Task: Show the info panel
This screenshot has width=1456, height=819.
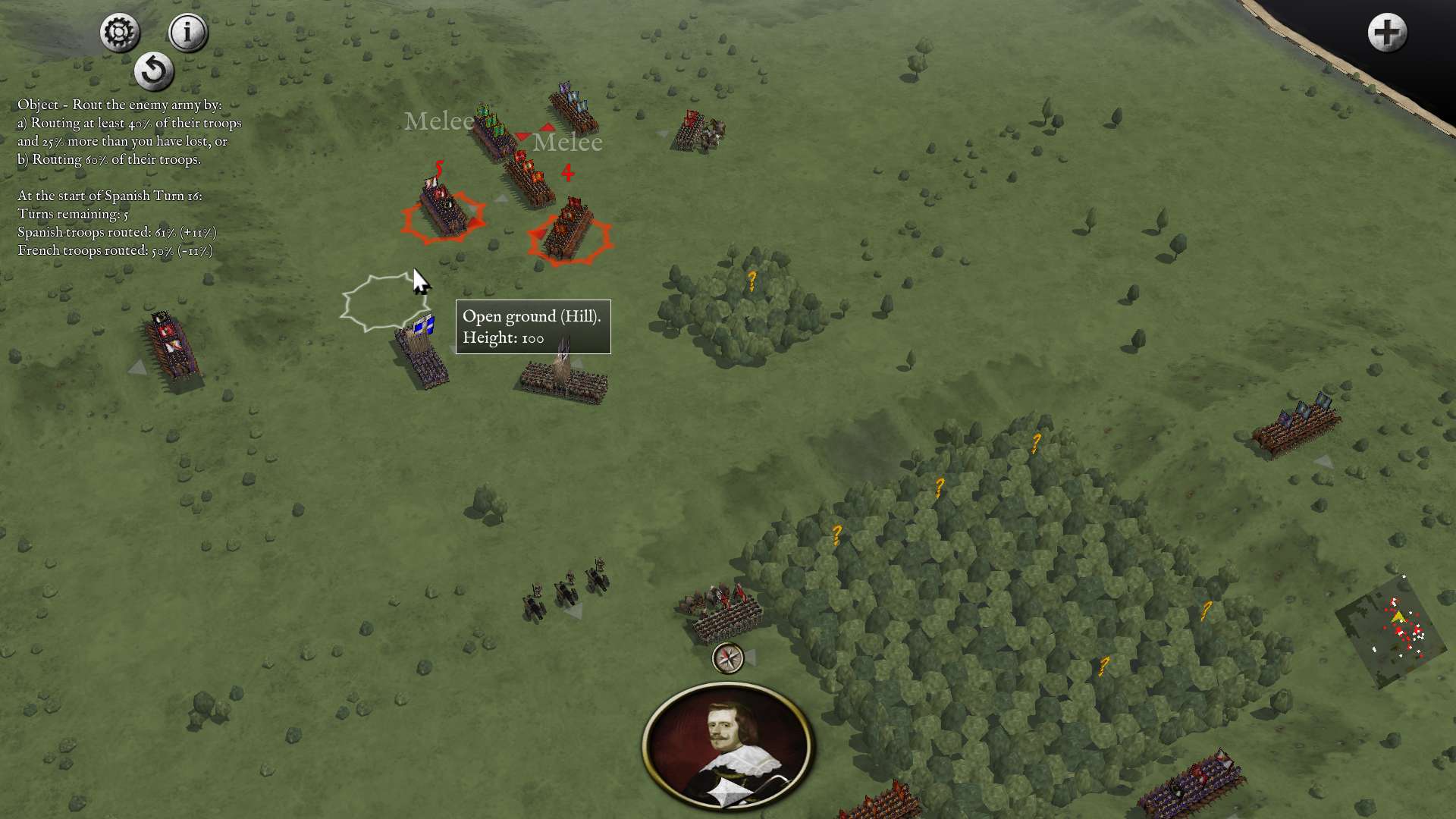Action: coord(187,33)
